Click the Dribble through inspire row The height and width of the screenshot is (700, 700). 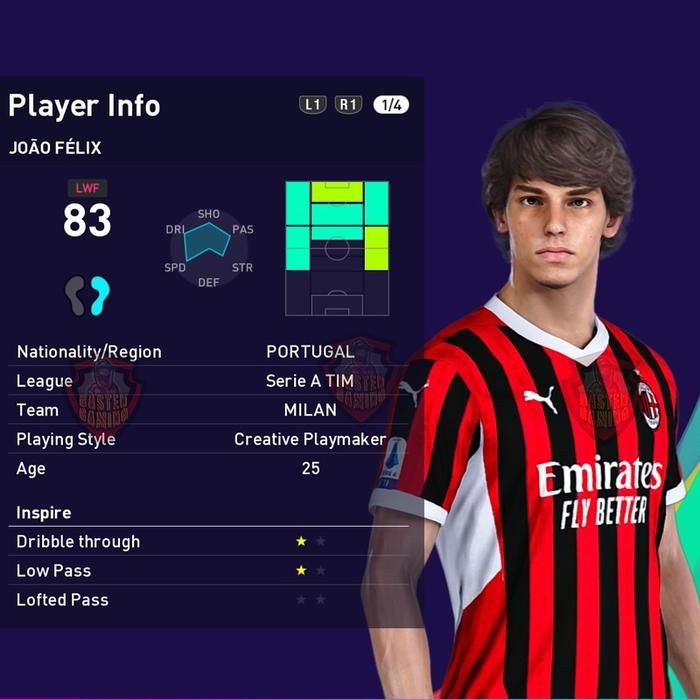(210, 542)
